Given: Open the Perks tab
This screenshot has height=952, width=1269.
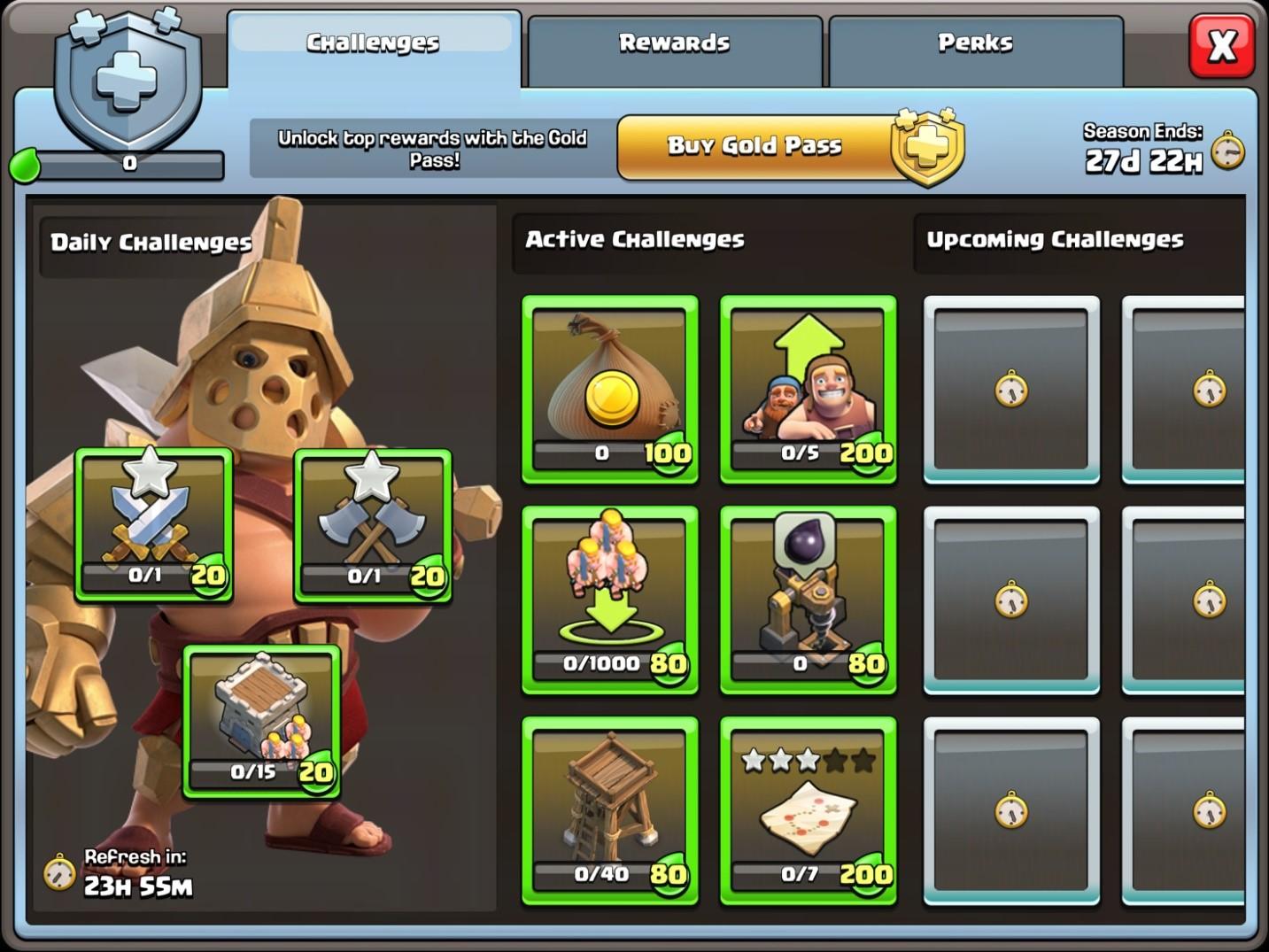Looking at the screenshot, I should pyautogui.click(x=974, y=44).
